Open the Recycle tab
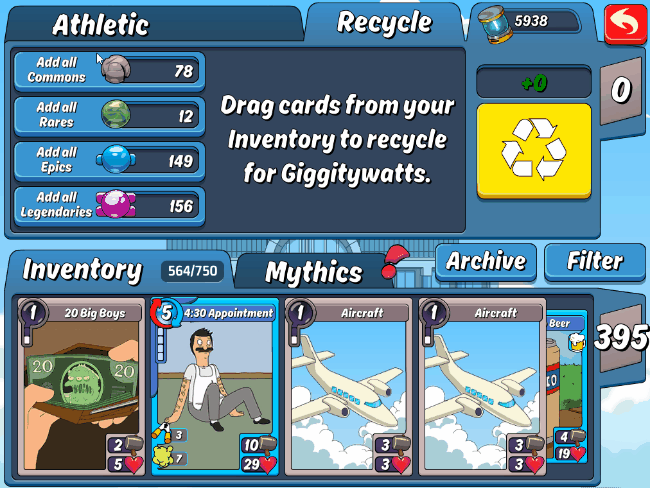The height and width of the screenshot is (488, 650). (384, 22)
